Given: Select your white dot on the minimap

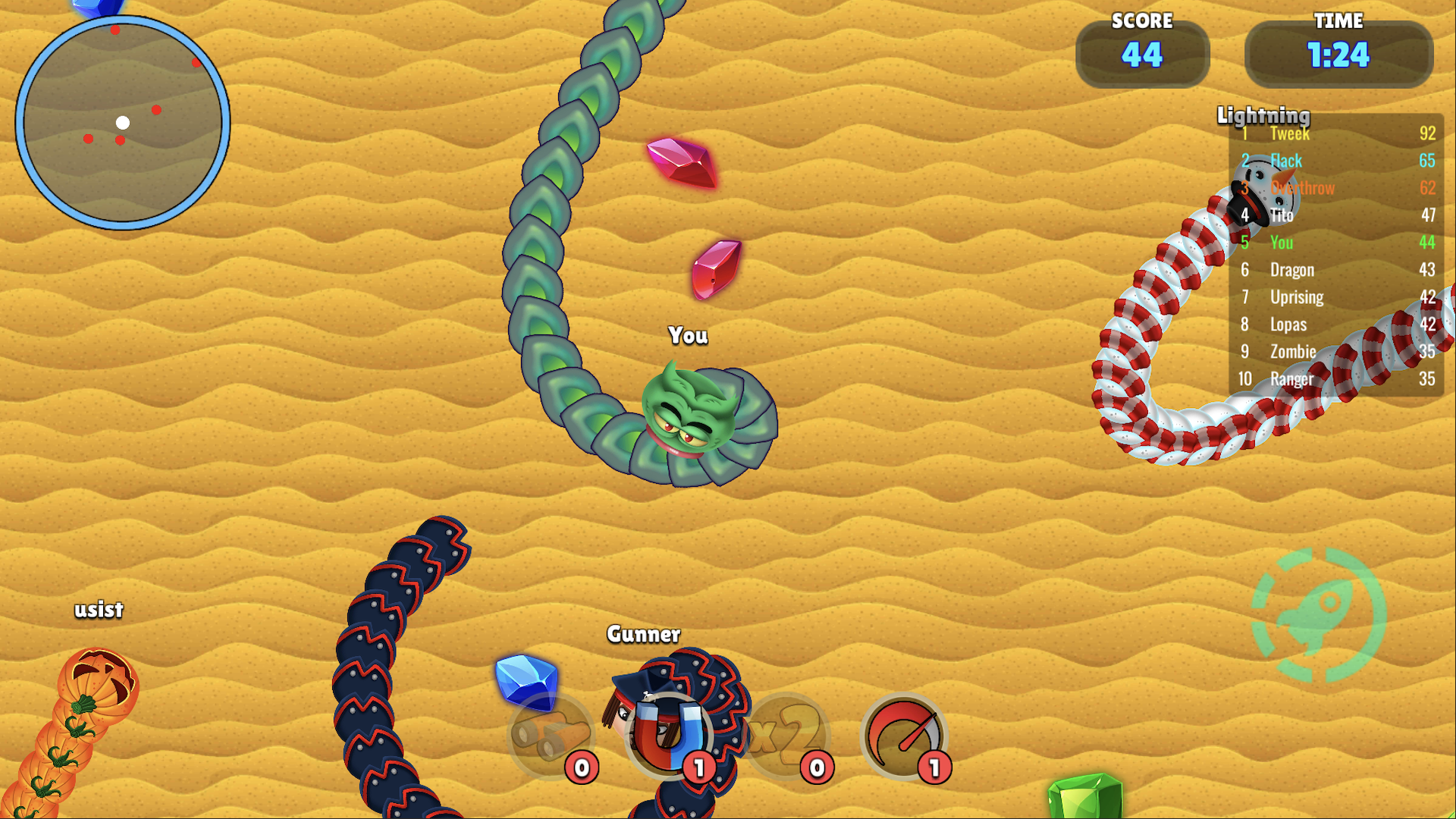Looking at the screenshot, I should [x=124, y=122].
